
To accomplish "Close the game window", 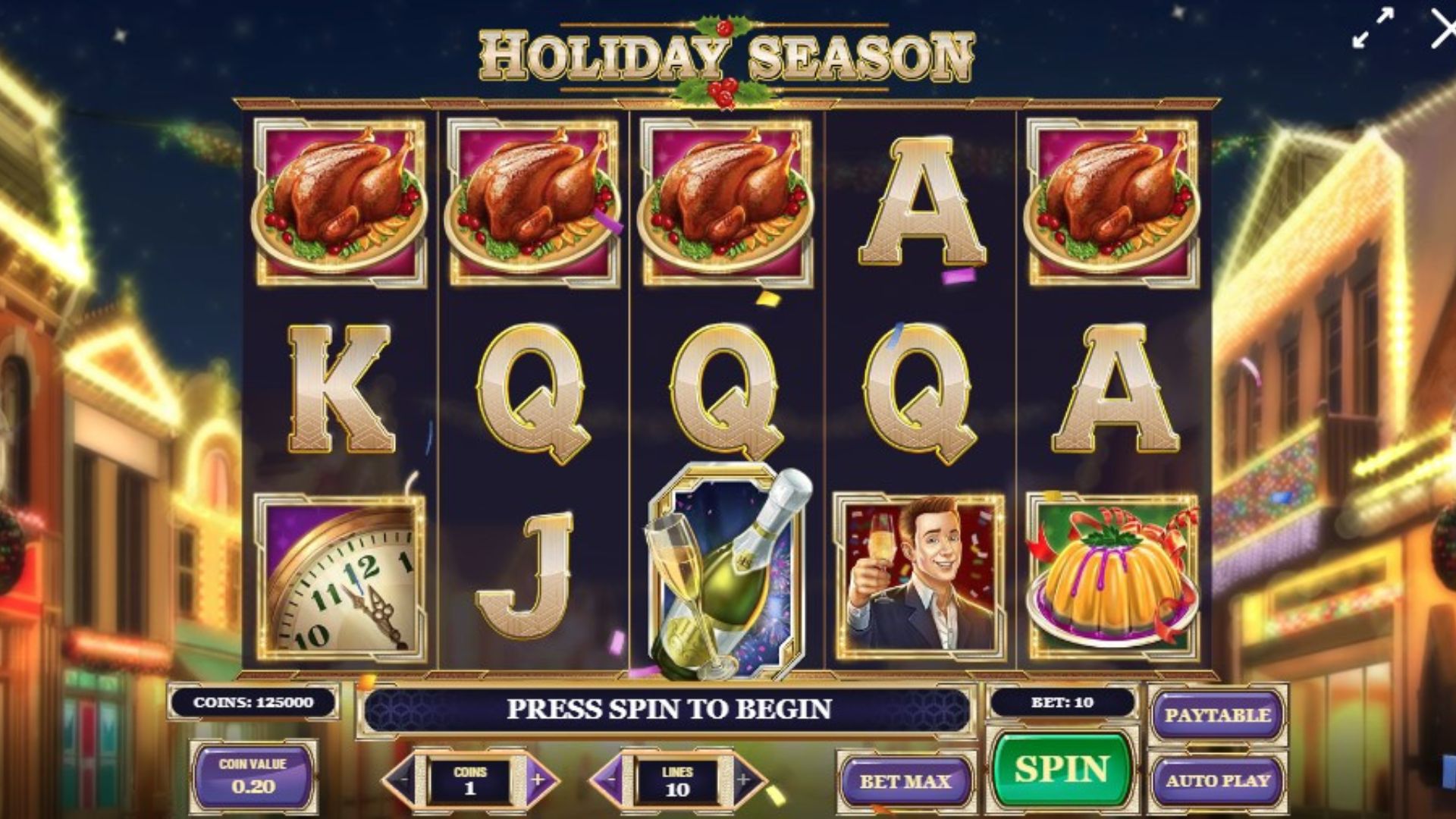I will click(x=1442, y=30).
